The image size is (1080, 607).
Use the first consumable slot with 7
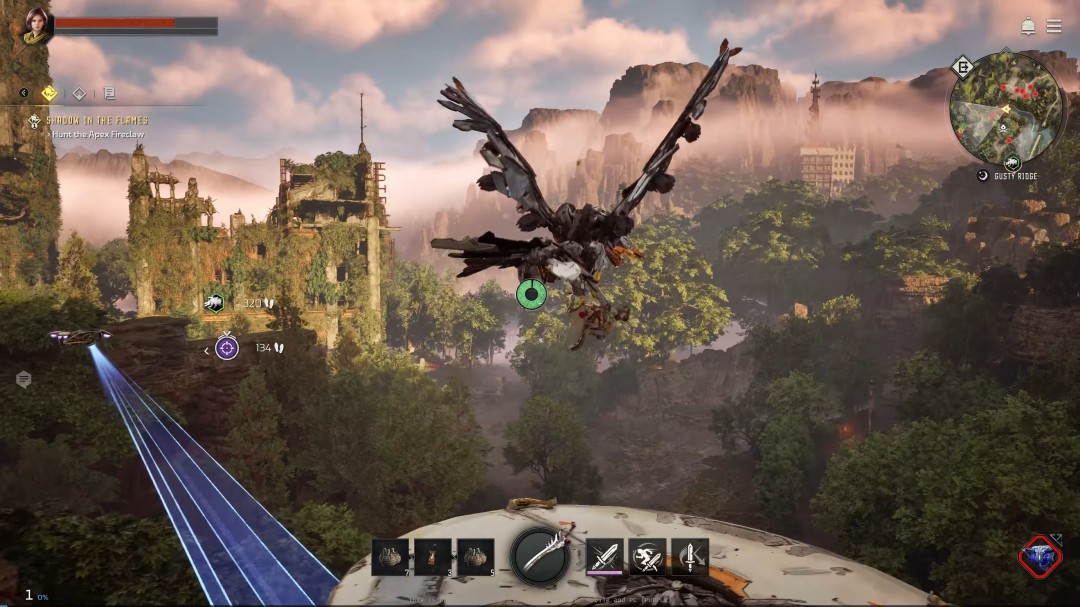click(x=390, y=557)
